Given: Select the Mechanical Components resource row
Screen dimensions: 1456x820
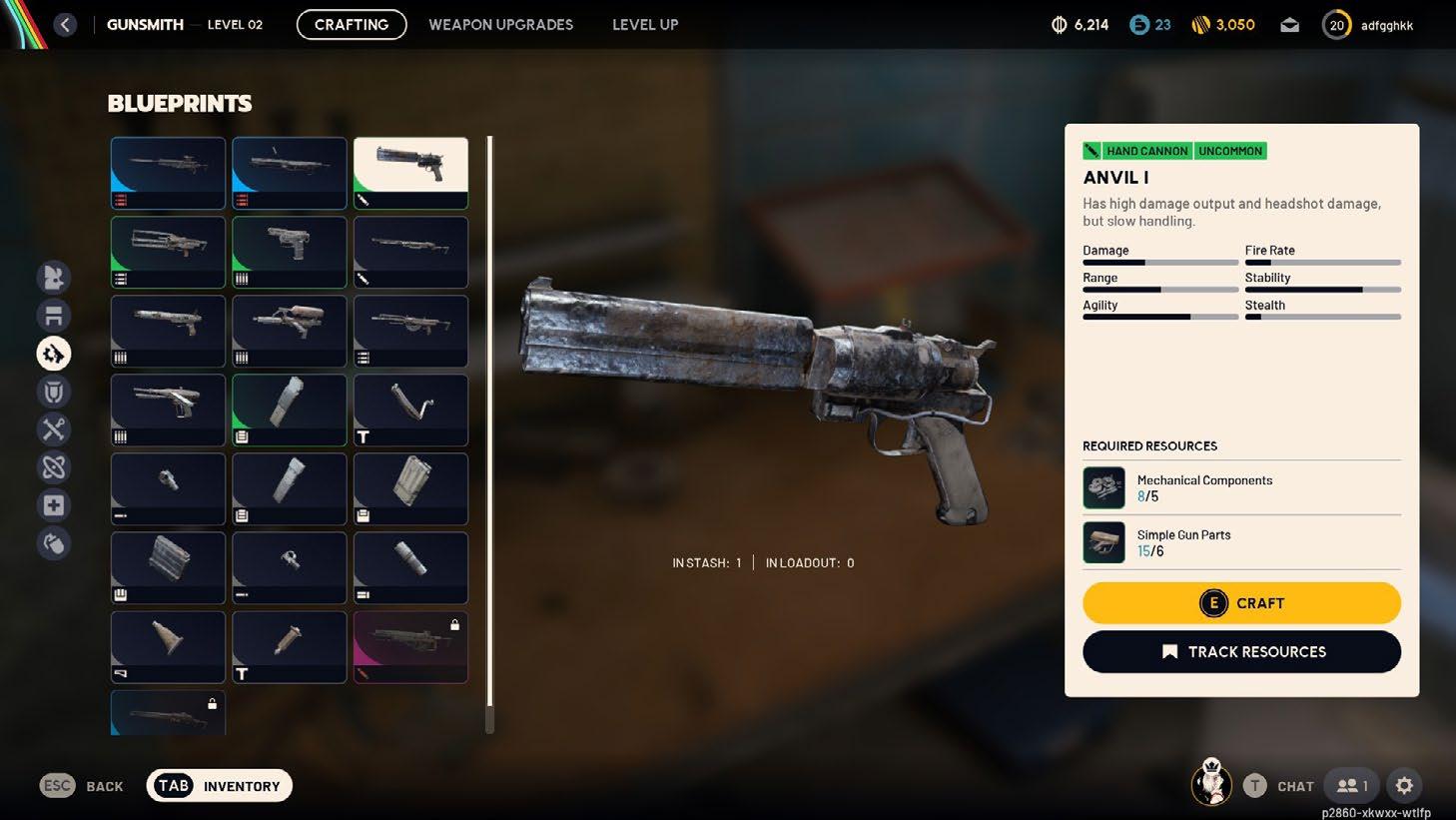Looking at the screenshot, I should pos(1241,487).
